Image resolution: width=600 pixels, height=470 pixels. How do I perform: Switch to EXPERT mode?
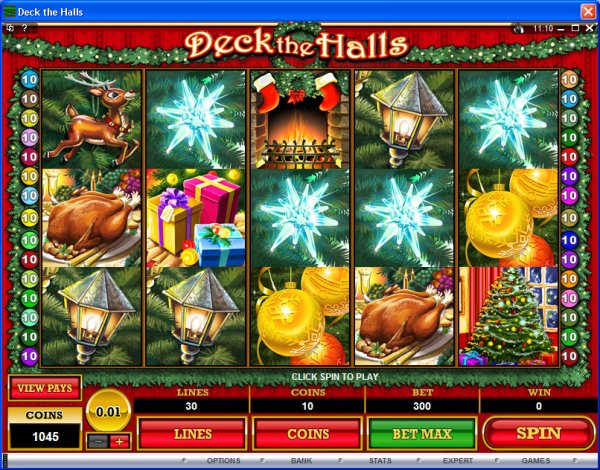458,461
